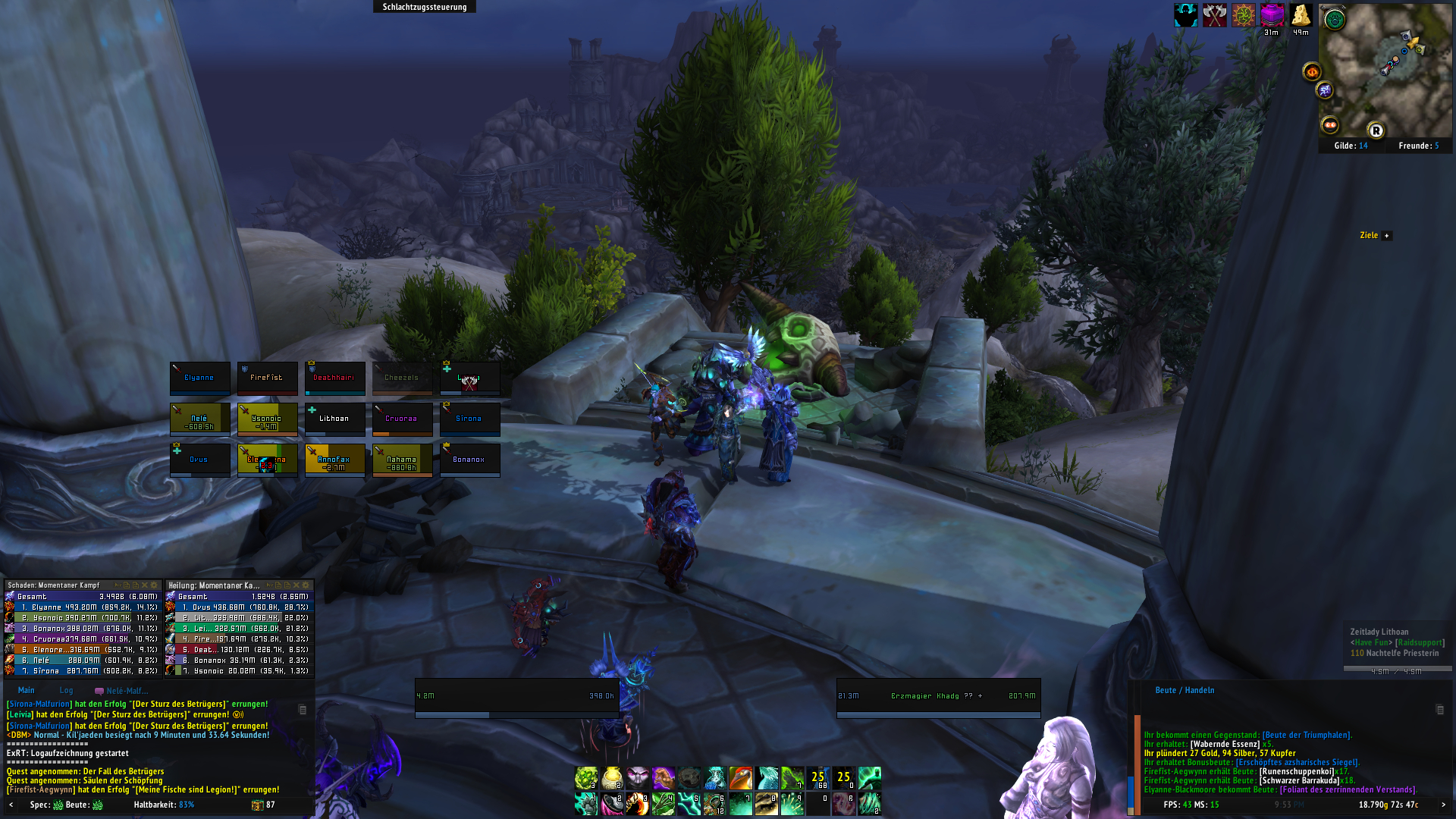Viewport: 1456px width, 819px height.
Task: Target Bonanox in the raid frames
Action: (469, 460)
